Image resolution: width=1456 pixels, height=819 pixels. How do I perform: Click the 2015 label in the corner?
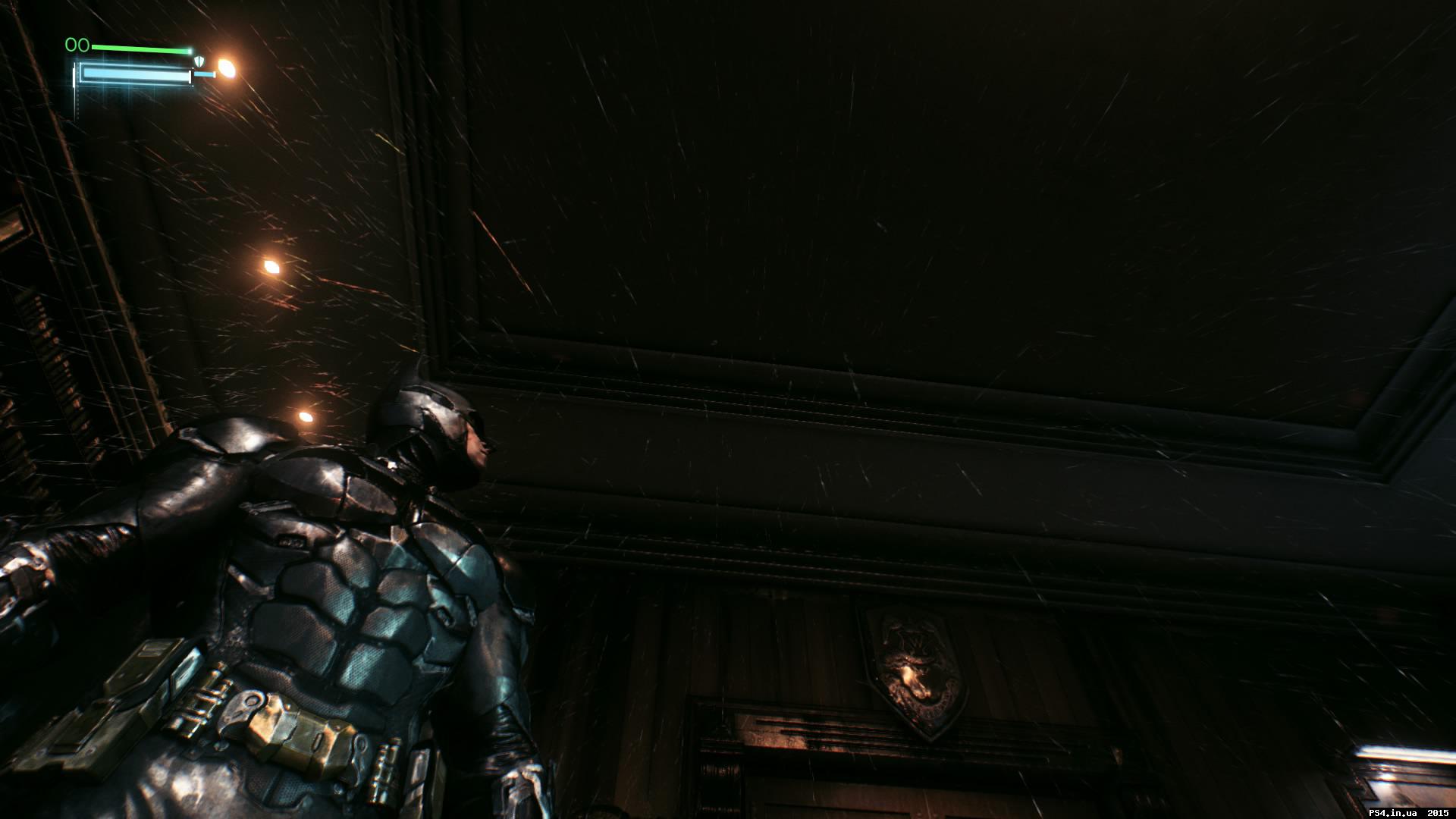tap(1438, 812)
